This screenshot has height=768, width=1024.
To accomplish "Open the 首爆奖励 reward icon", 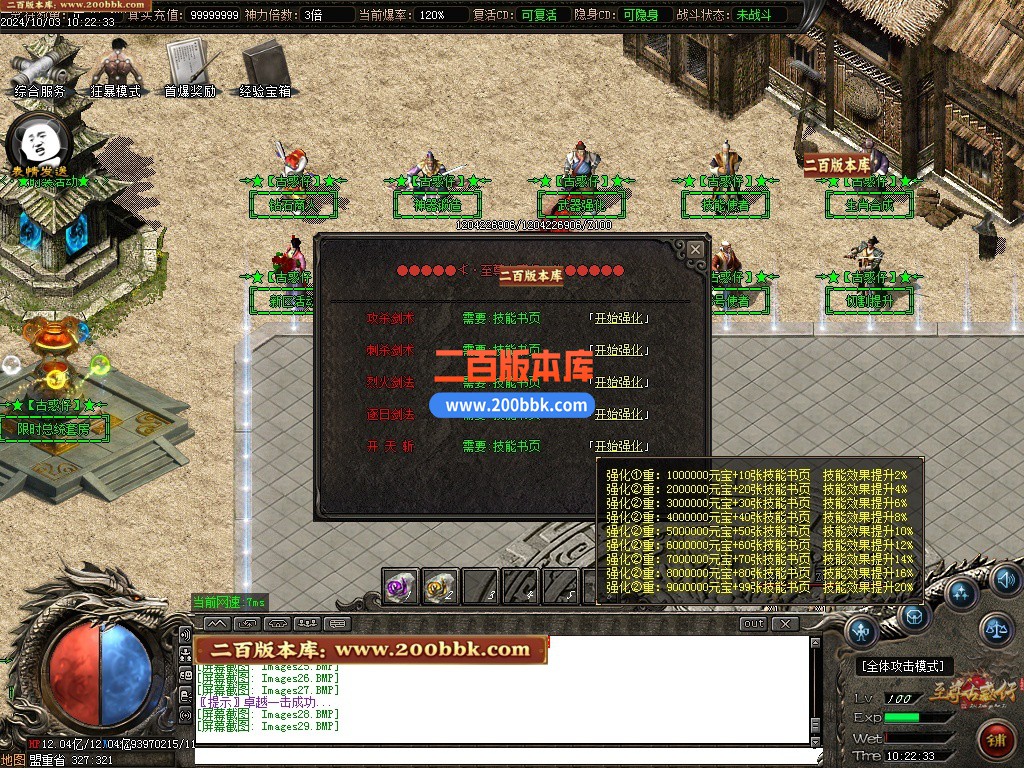I will [x=190, y=68].
